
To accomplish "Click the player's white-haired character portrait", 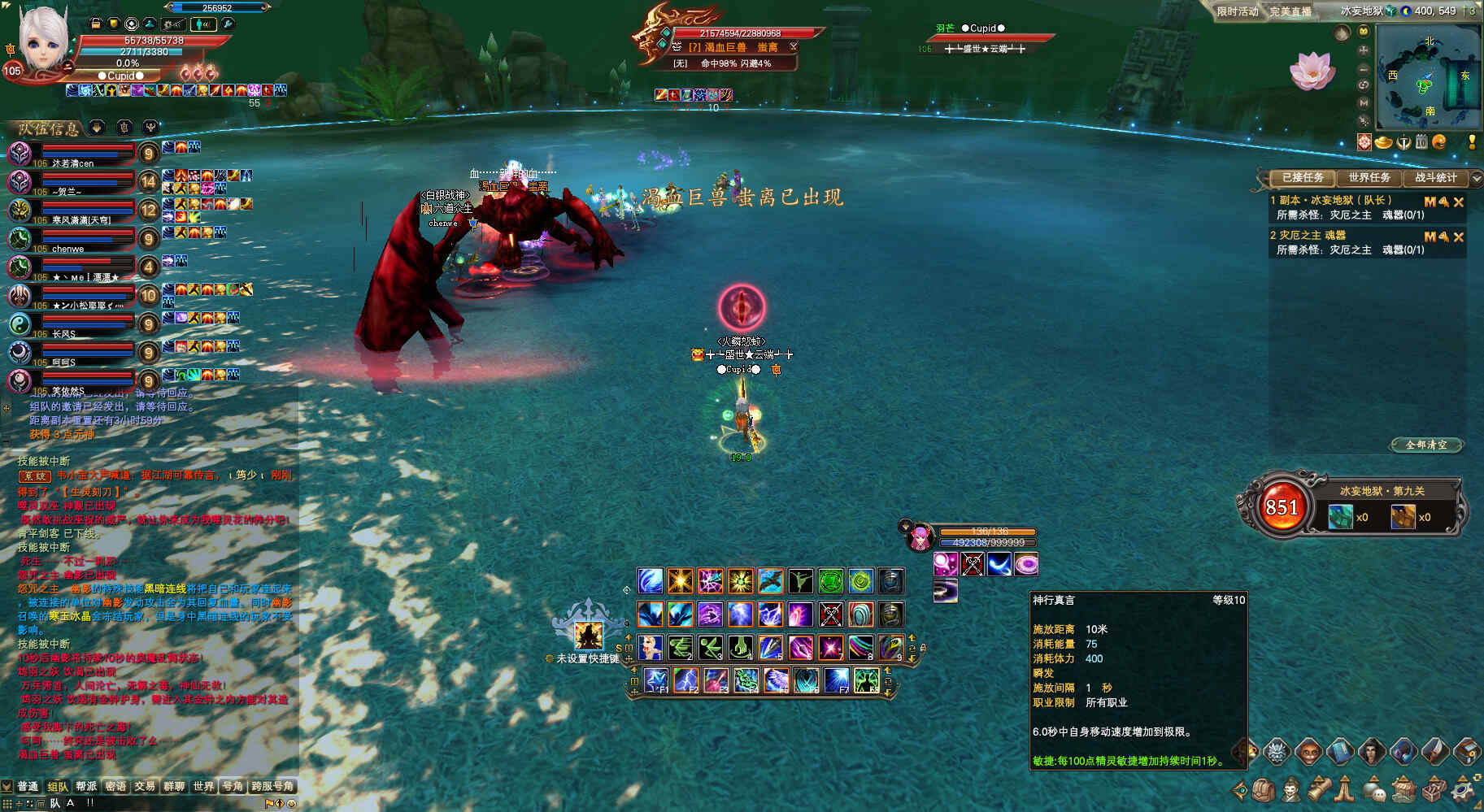I will pos(41,39).
